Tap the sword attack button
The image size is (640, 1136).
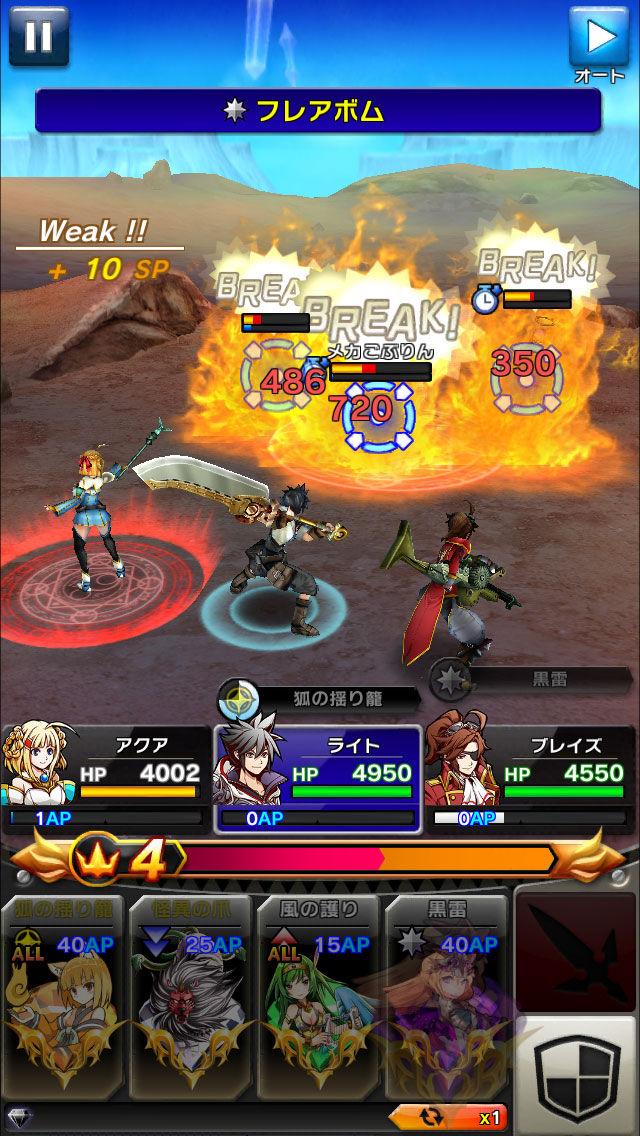[x=575, y=950]
